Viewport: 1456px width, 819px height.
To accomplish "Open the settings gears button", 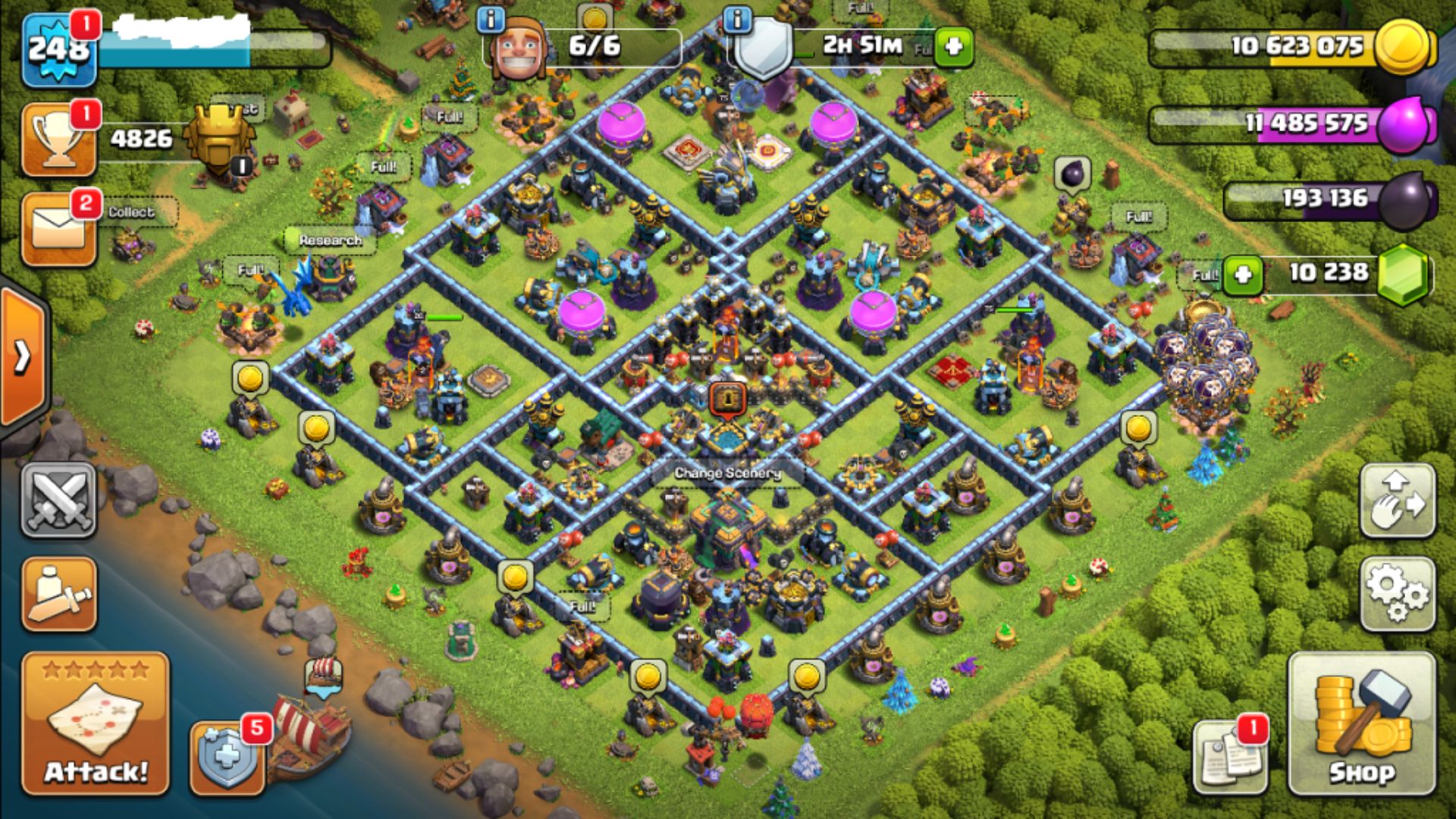I will click(x=1397, y=594).
